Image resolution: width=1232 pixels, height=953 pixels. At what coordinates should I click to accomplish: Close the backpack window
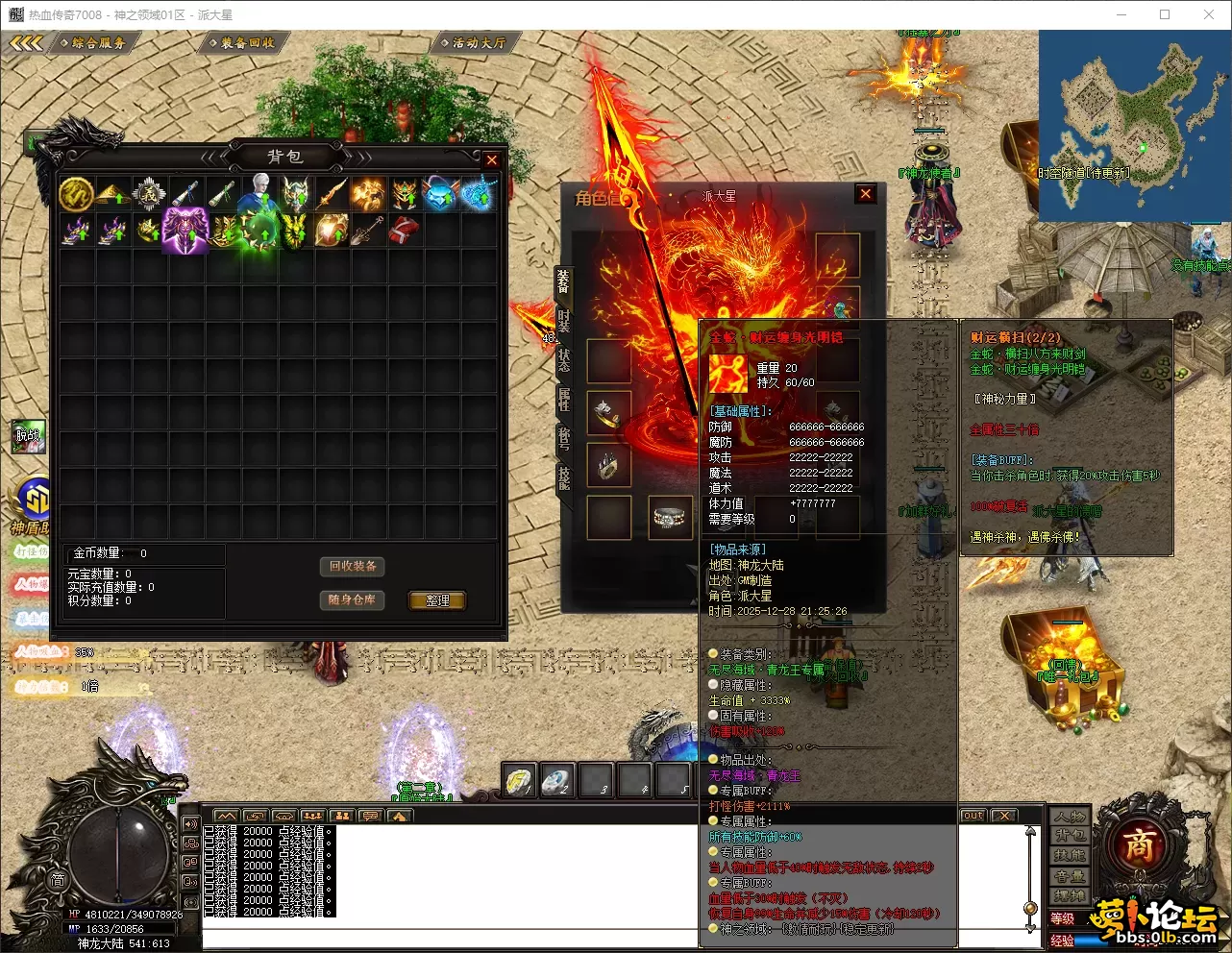pos(492,160)
